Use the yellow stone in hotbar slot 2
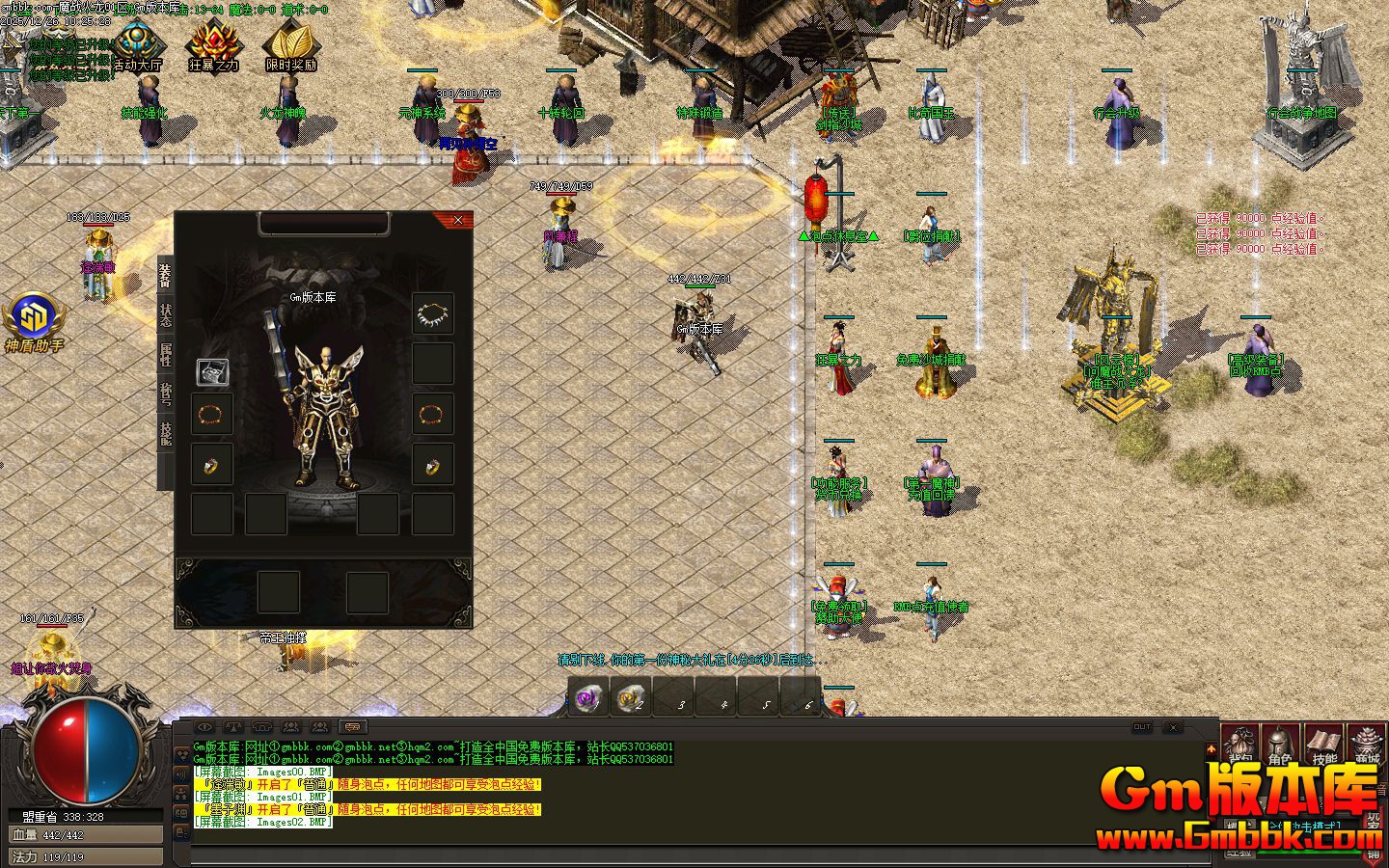The height and width of the screenshot is (868, 1389). click(631, 696)
